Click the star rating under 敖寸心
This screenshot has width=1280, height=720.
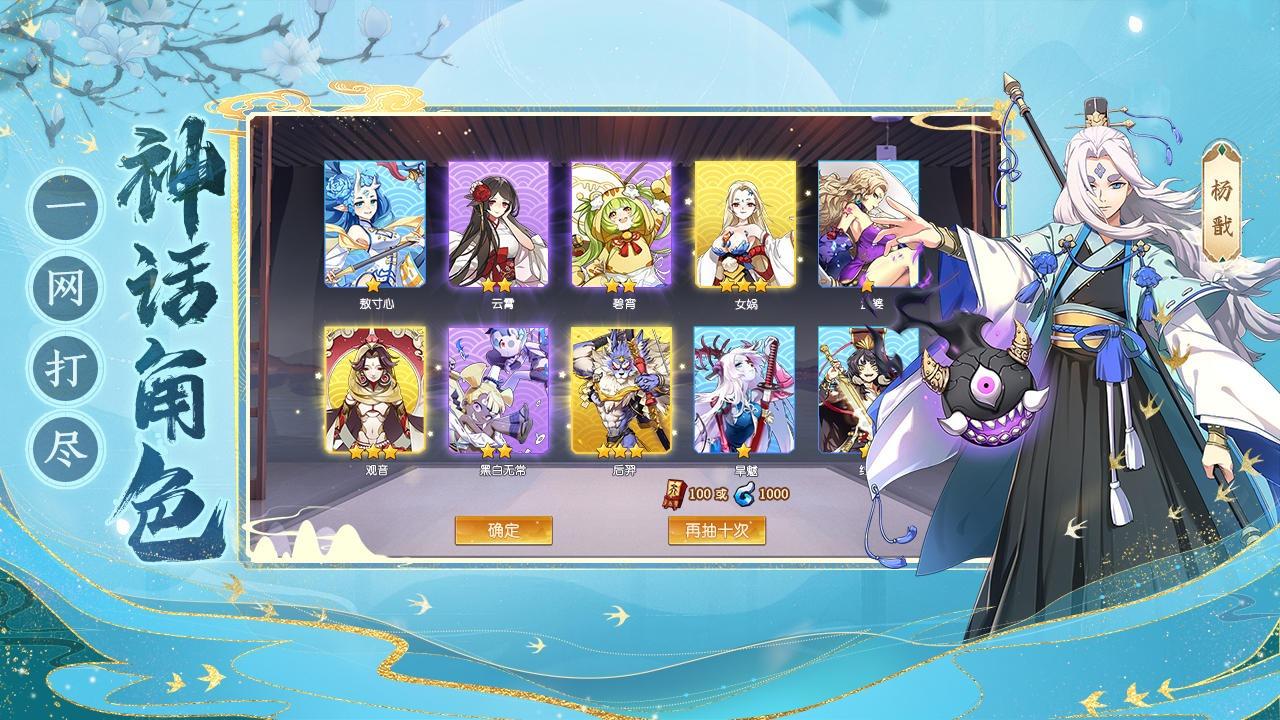[x=372, y=287]
